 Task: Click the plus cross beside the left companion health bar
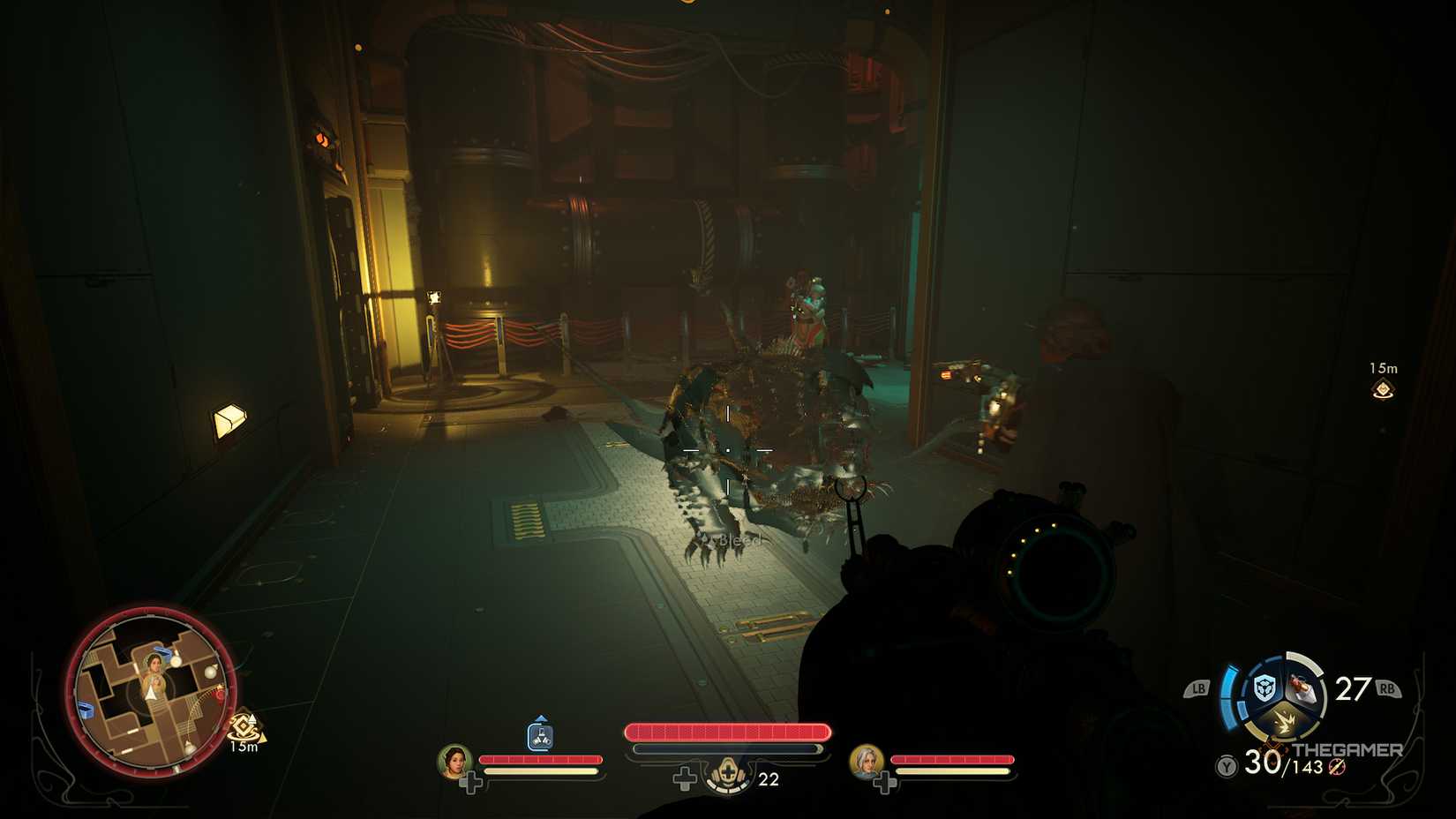point(473,780)
